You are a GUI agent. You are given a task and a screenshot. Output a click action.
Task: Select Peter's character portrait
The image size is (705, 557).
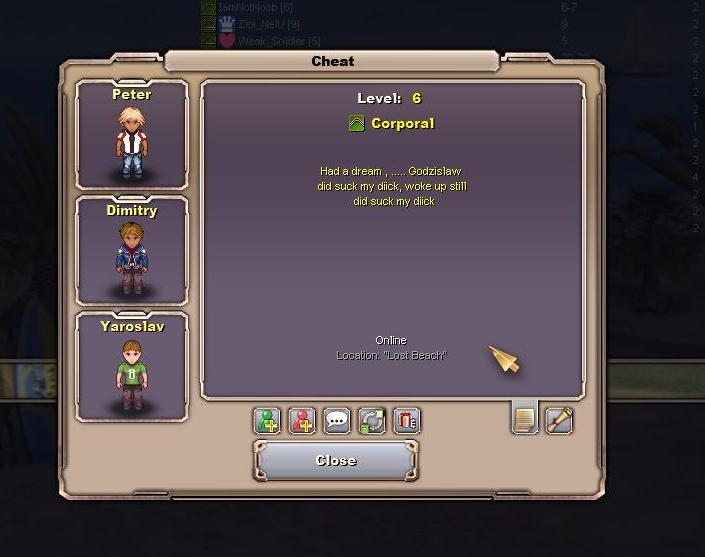click(132, 135)
